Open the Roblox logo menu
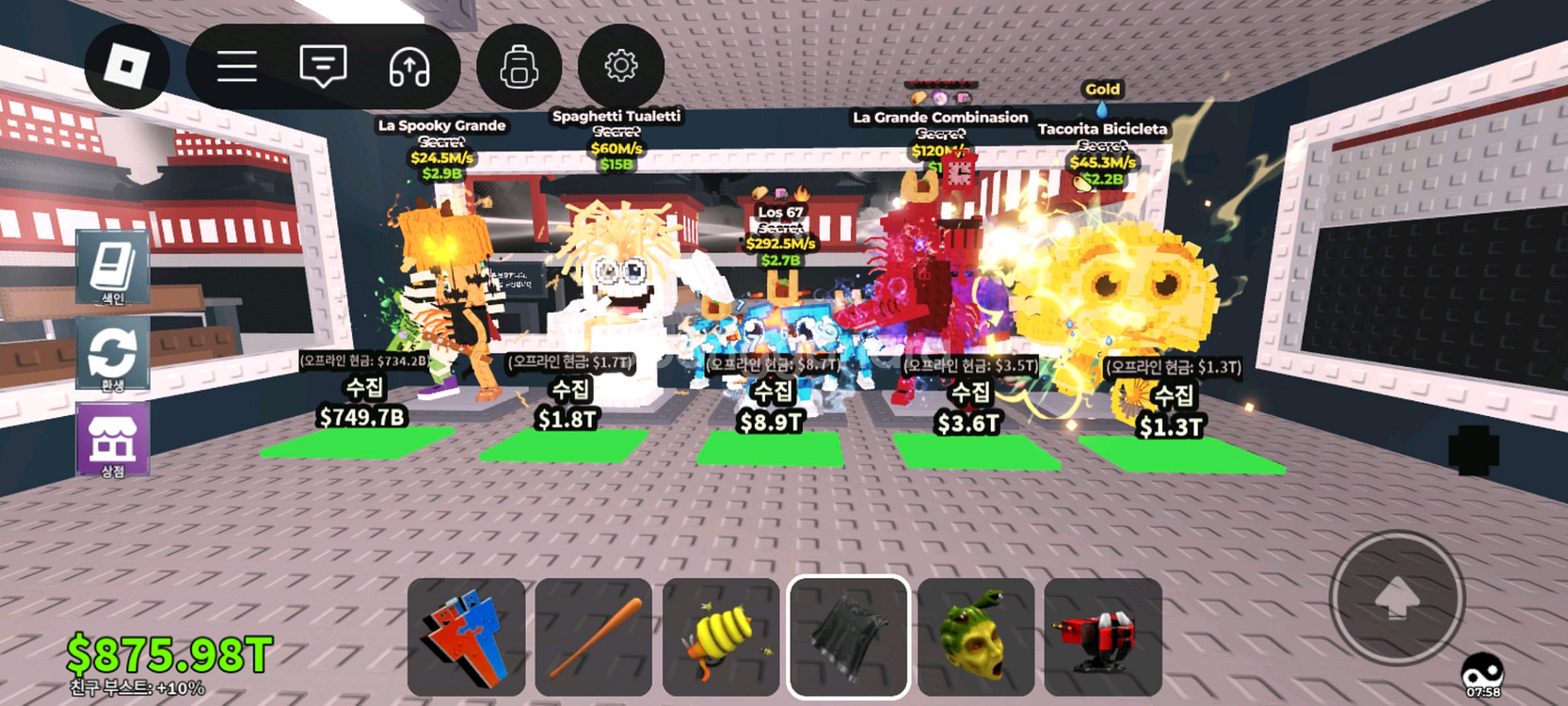 click(x=127, y=66)
